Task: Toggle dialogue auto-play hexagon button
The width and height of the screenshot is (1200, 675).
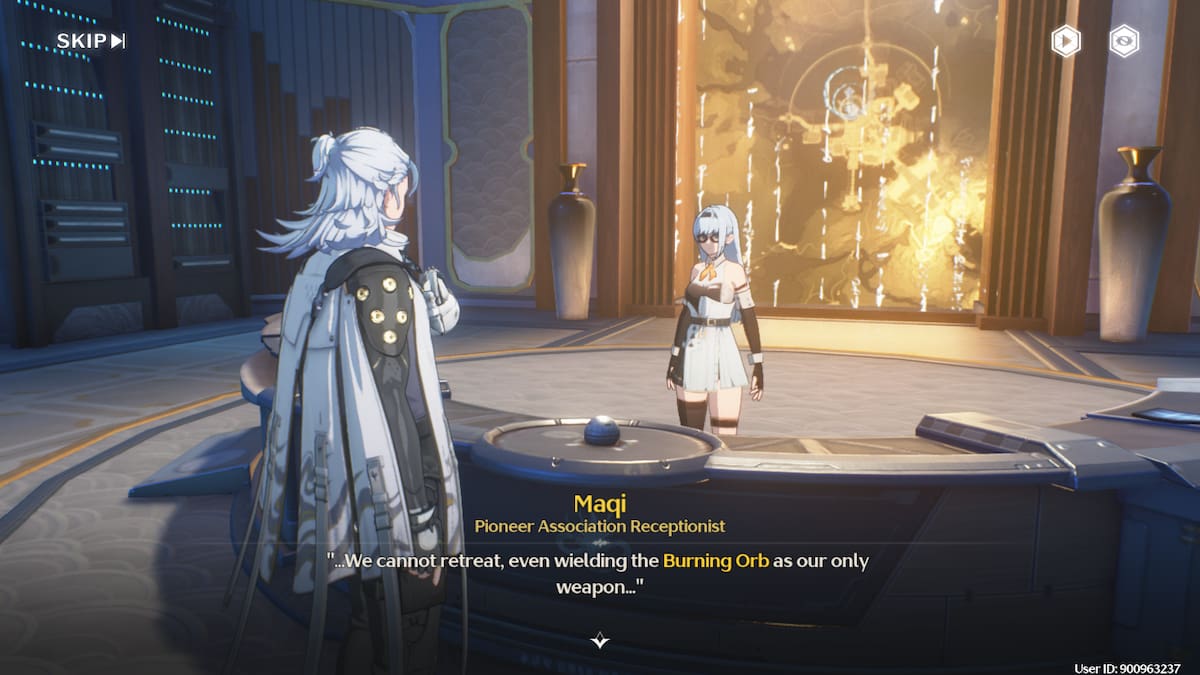Action: [1065, 41]
